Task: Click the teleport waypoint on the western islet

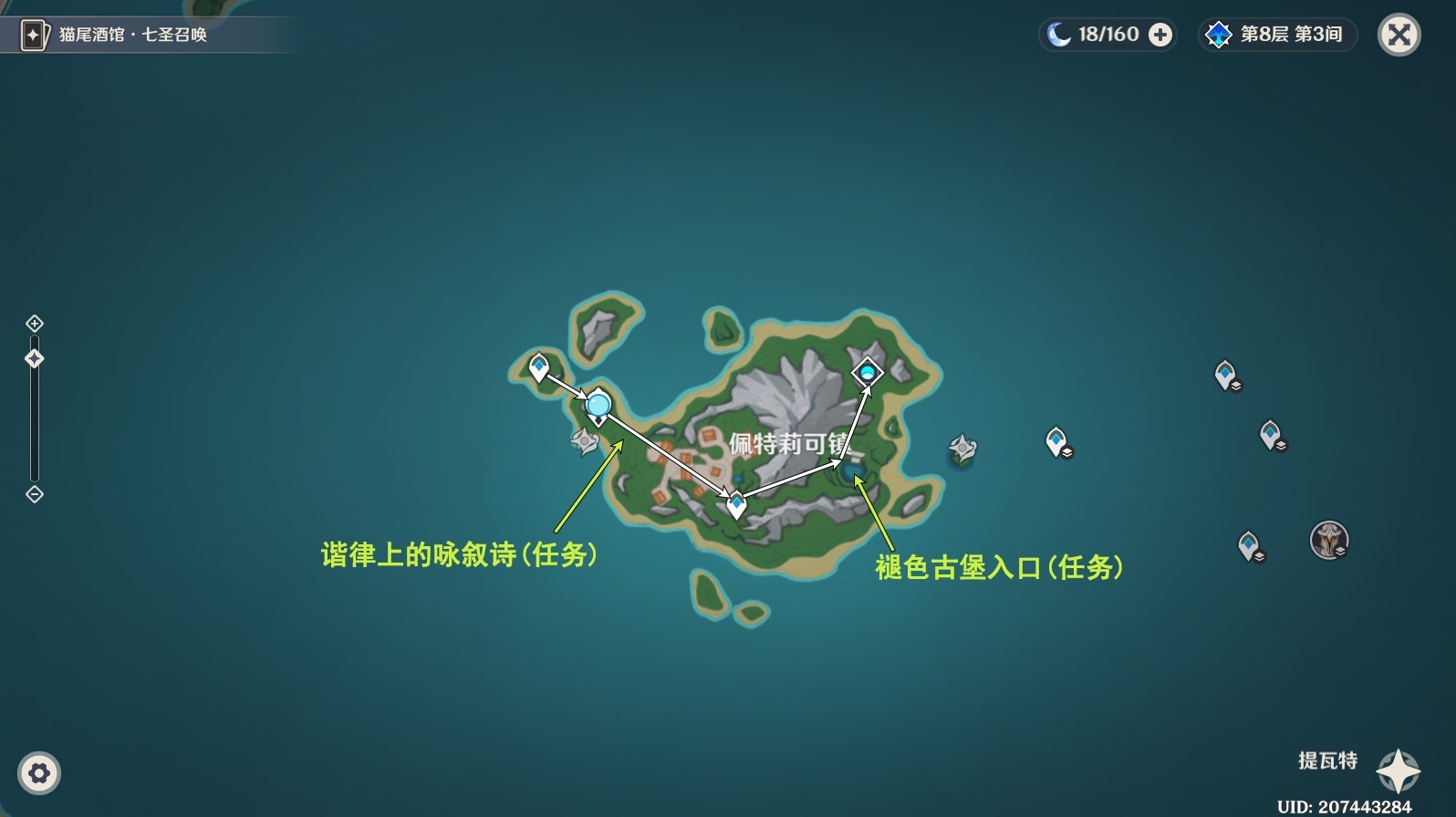Action: pos(539,366)
